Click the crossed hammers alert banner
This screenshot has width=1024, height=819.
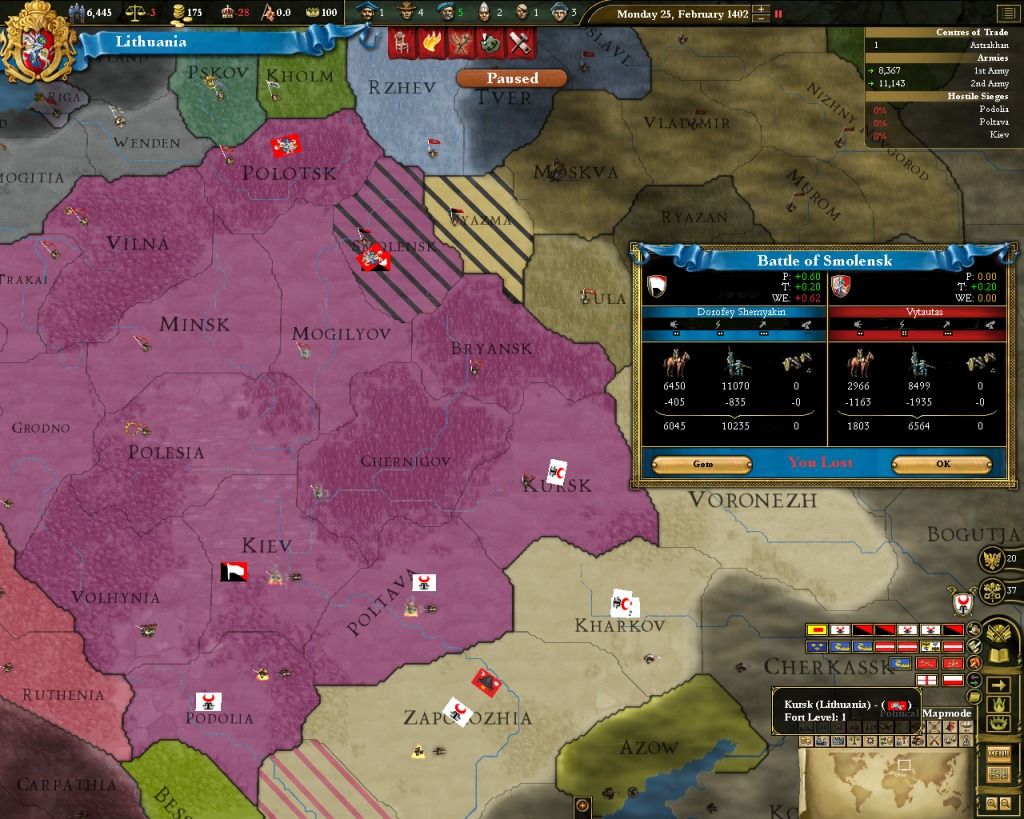[x=521, y=43]
